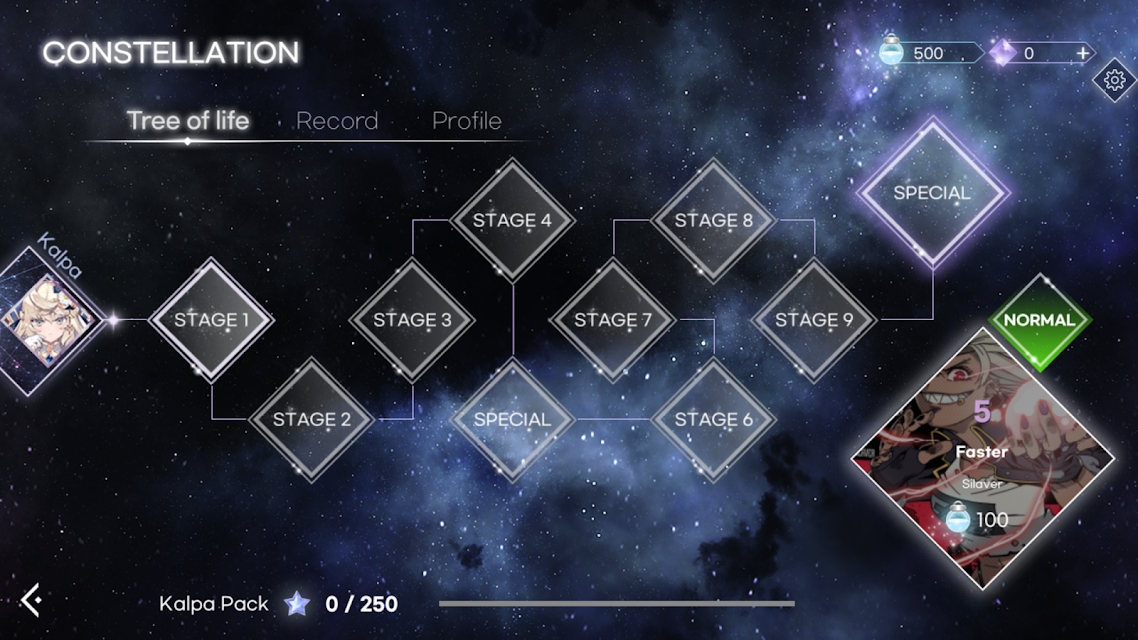Choose the Stage 7 diamond
Screen dimensions: 1138x640
pyautogui.click(x=613, y=320)
